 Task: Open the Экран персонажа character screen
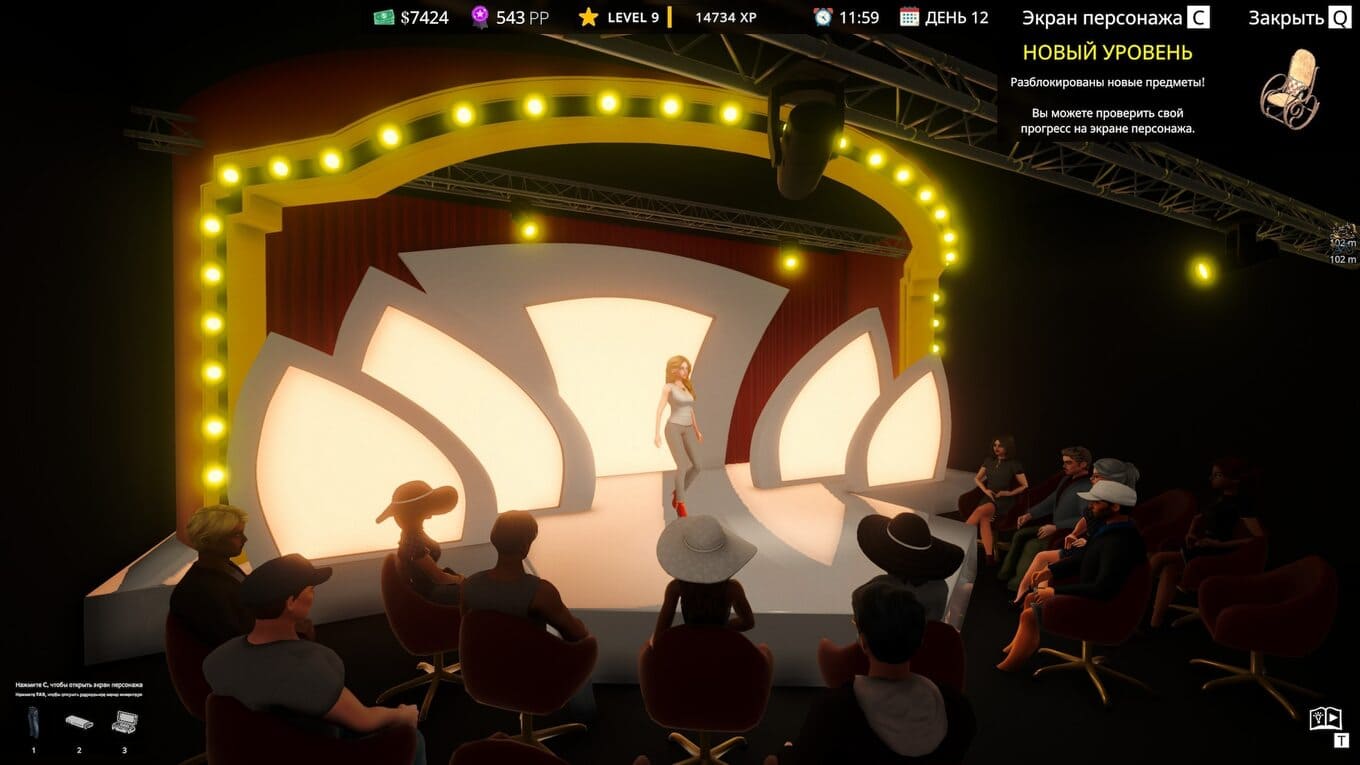[x=1115, y=18]
